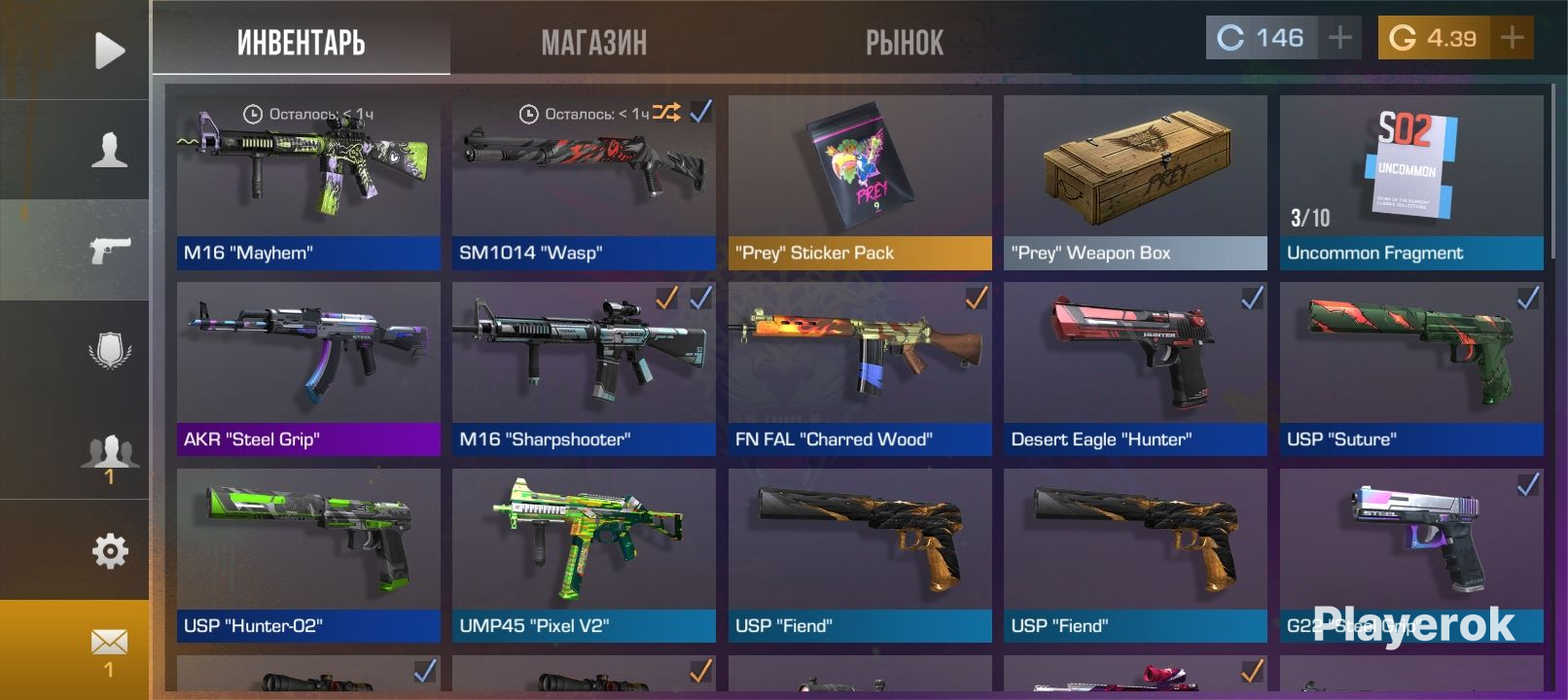Open the shield emblem rank section
The image size is (1568, 700).
(109, 351)
